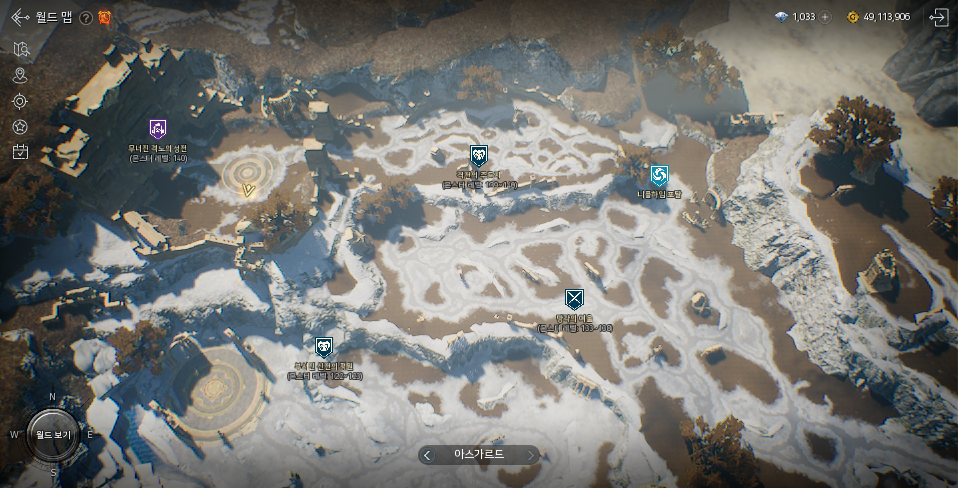Activate the crosshair target icon

tap(20, 101)
